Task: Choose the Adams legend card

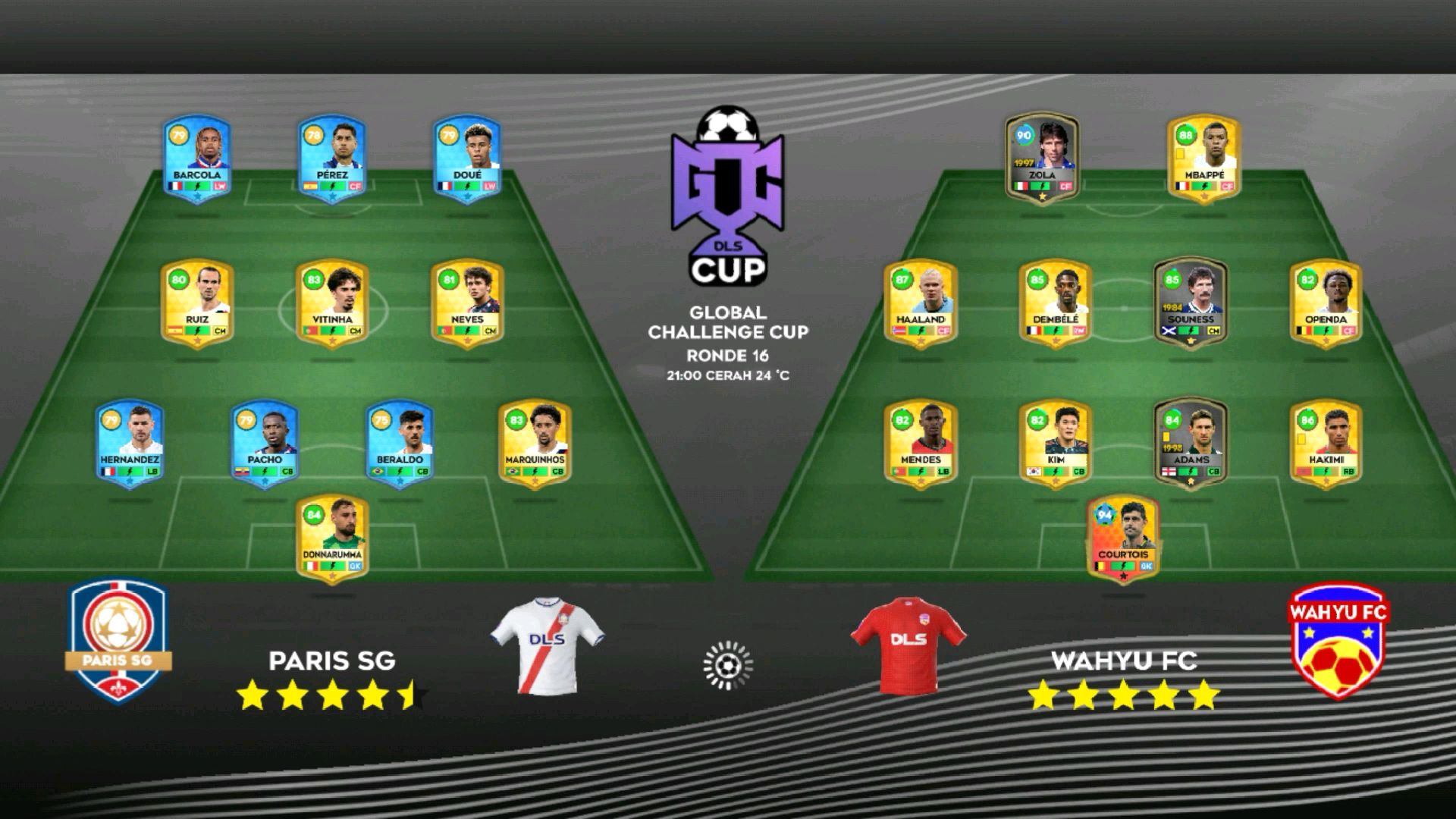Action: pyautogui.click(x=1191, y=444)
